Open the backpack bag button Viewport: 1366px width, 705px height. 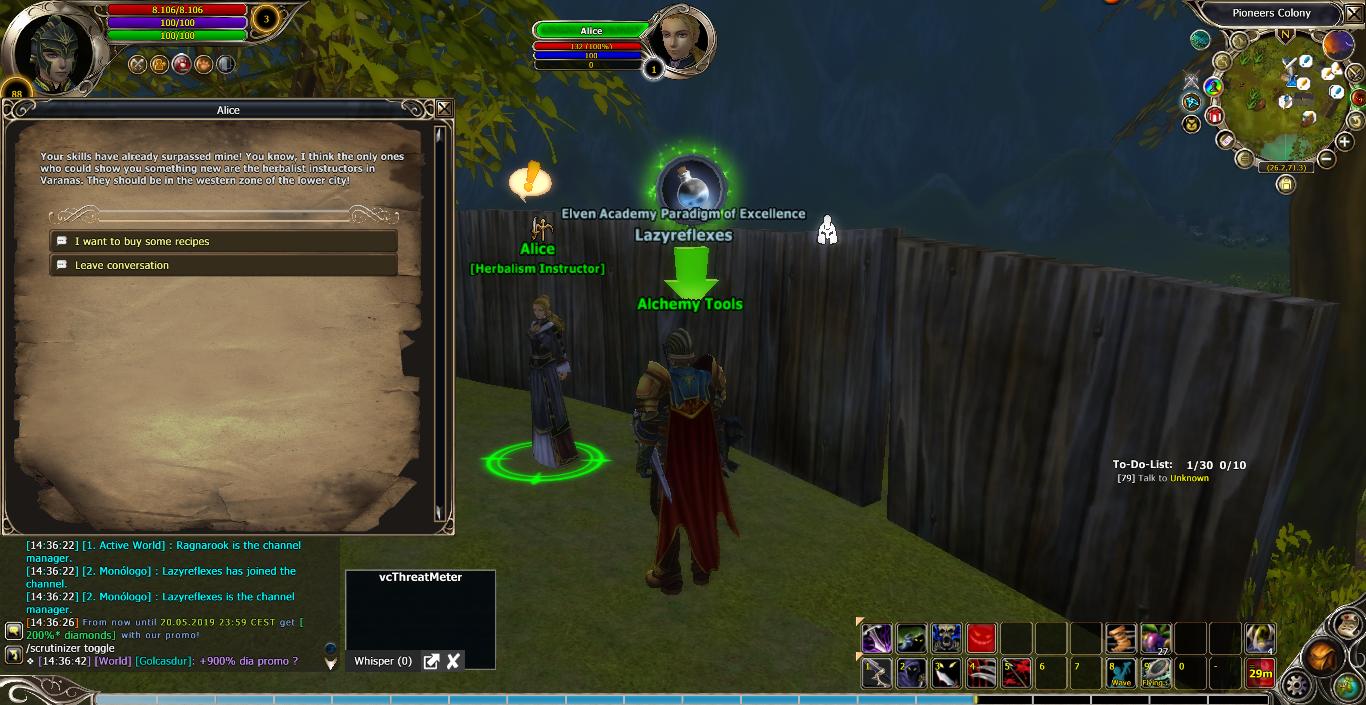tap(1323, 657)
